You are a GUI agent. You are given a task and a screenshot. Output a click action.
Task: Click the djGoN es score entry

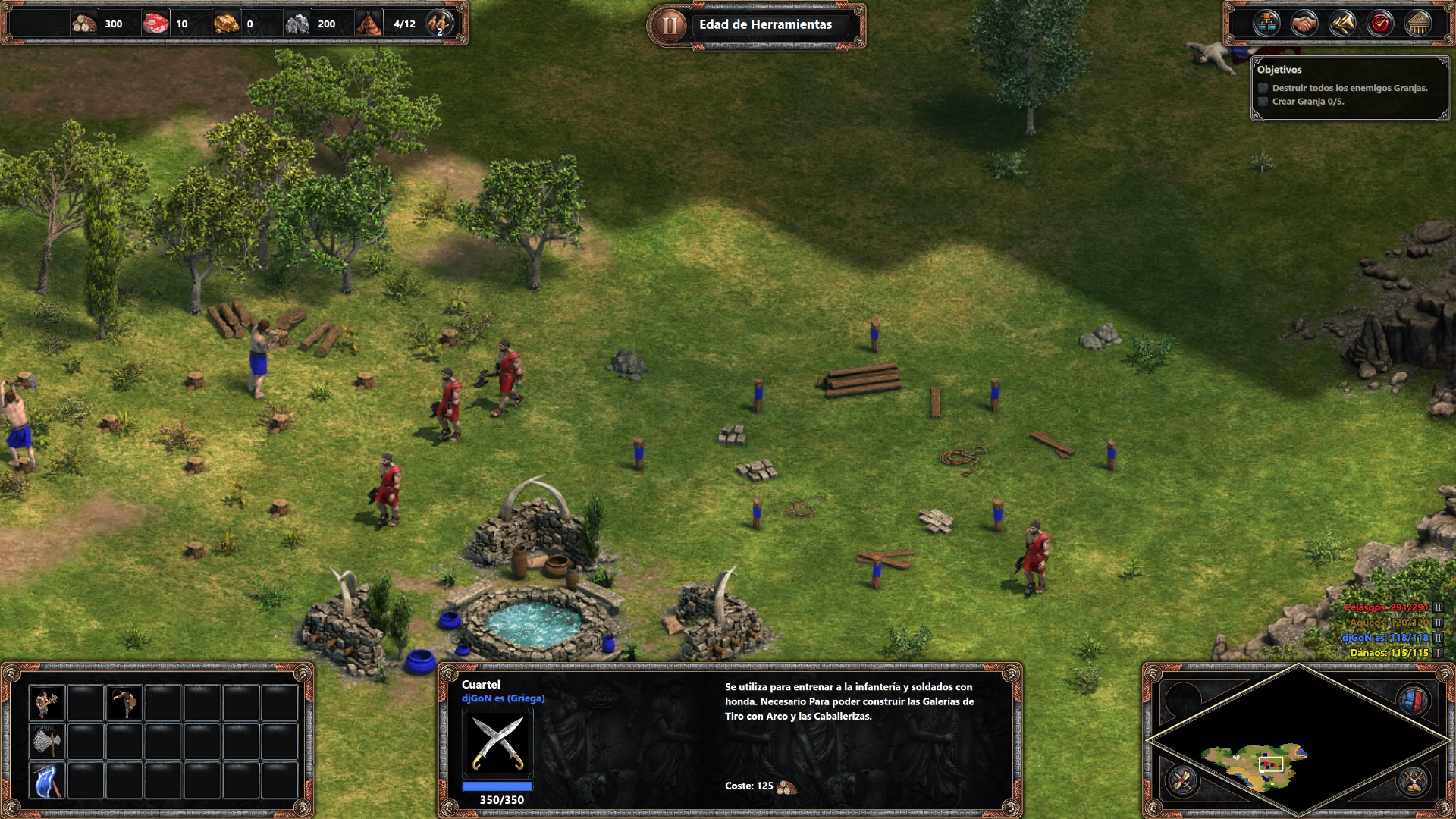(x=1385, y=638)
